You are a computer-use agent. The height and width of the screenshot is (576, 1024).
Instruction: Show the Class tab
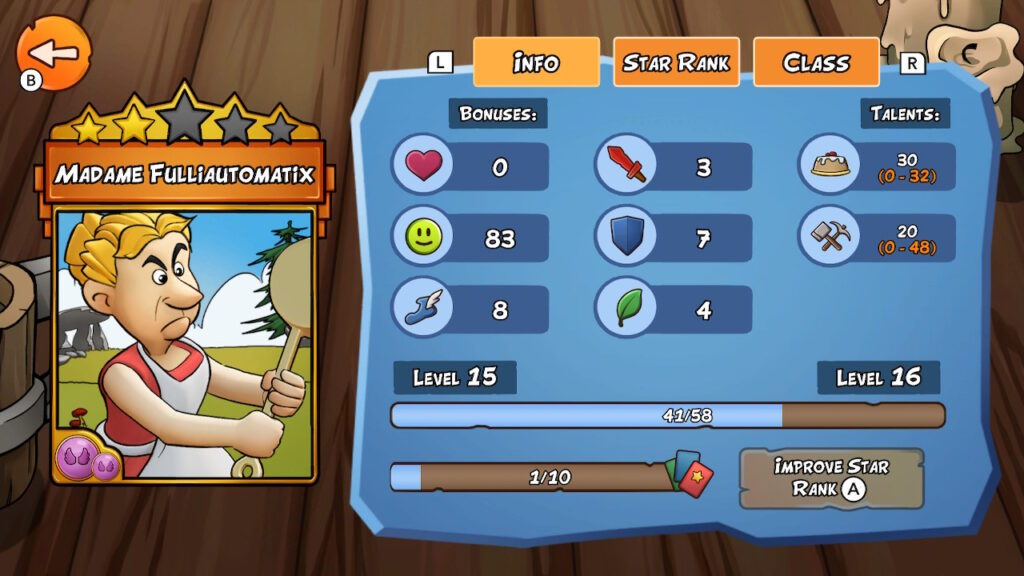click(816, 62)
